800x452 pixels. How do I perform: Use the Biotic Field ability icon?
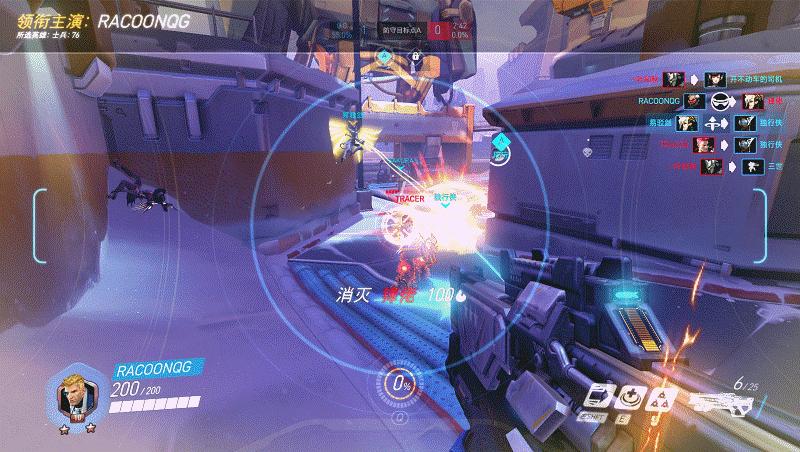tap(630, 395)
